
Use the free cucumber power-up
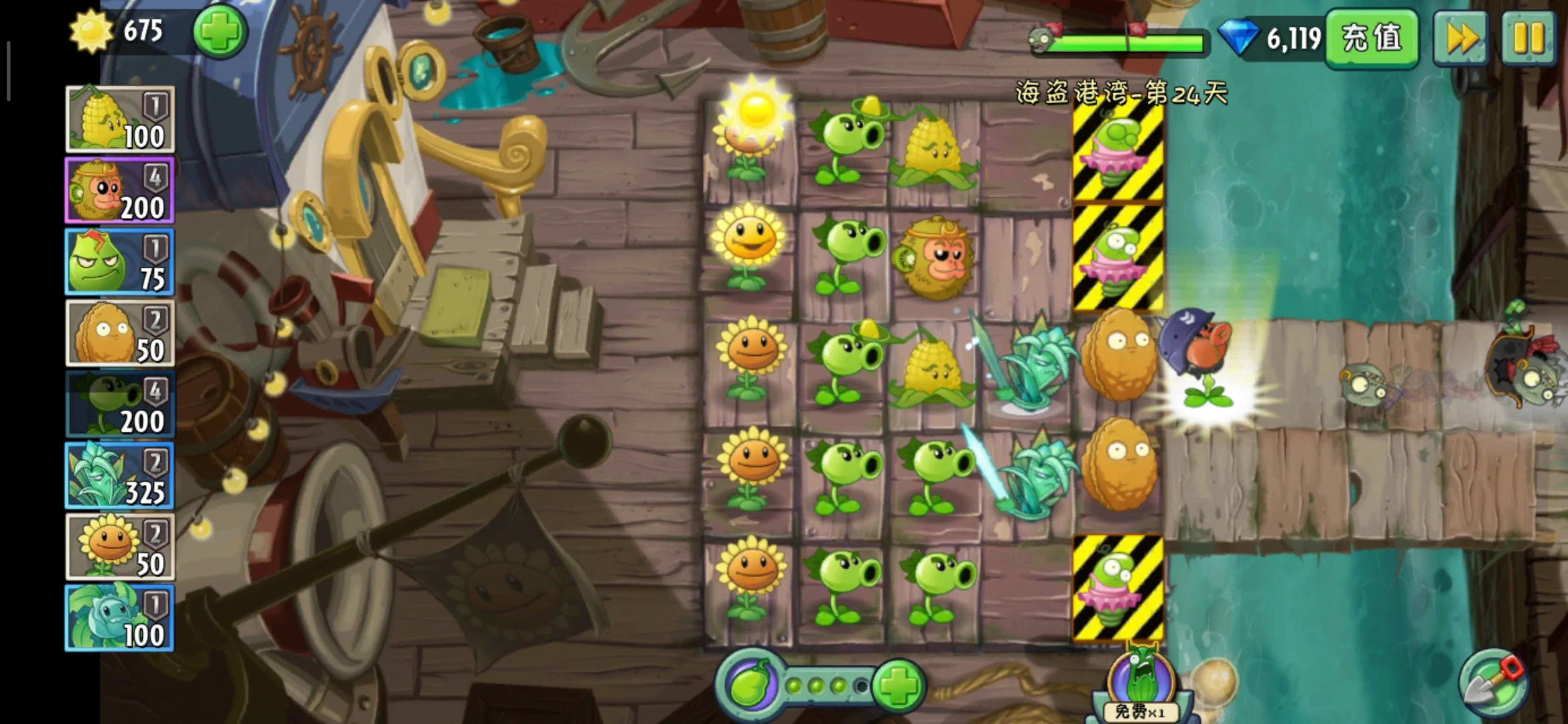pyautogui.click(x=1140, y=685)
